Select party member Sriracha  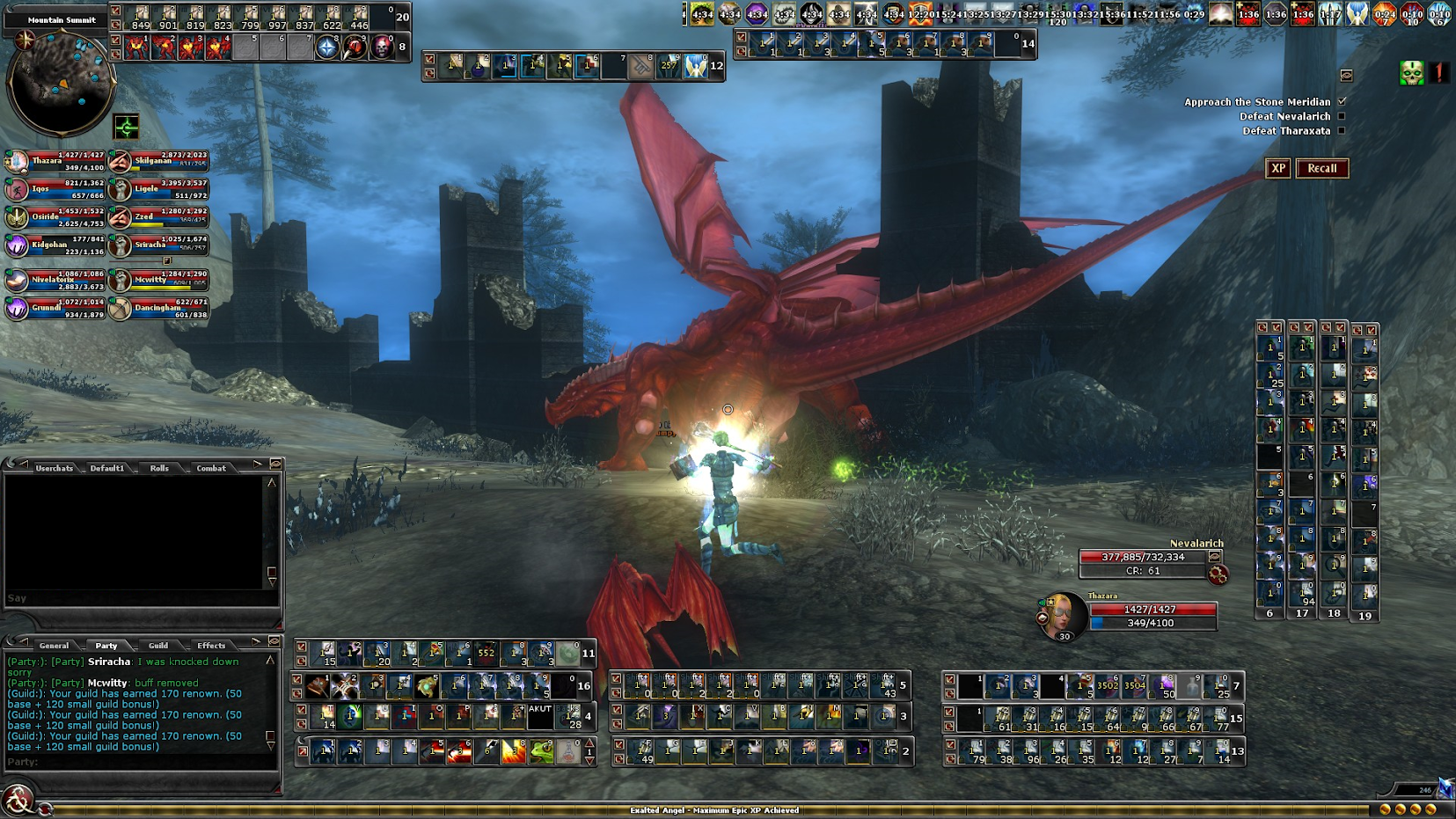[x=158, y=245]
